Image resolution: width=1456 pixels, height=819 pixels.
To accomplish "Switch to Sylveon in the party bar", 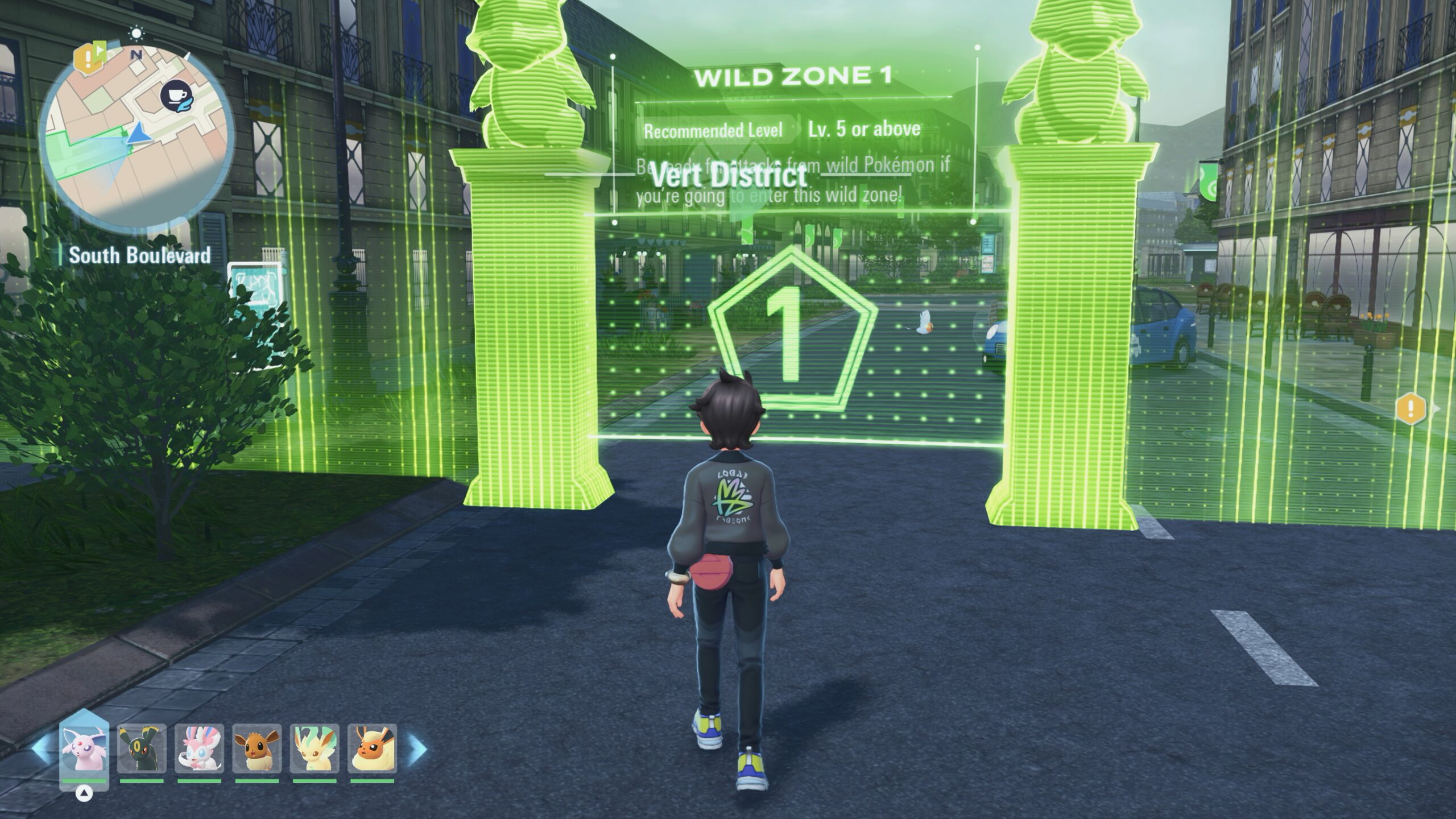I will coord(199,748).
